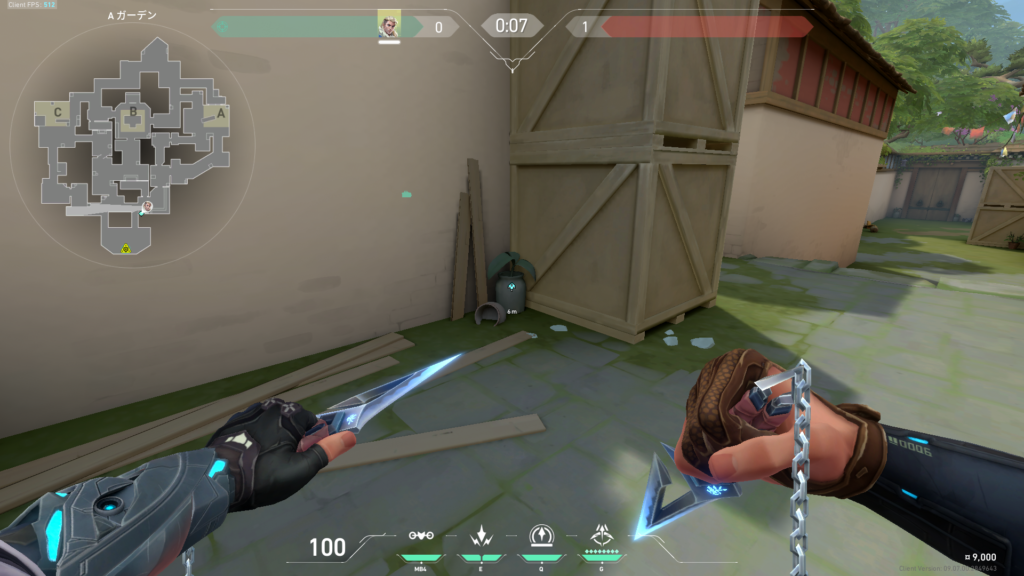Image resolution: width=1024 pixels, height=576 pixels.
Task: Click the Jett agent portrait in scorebar
Action: [388, 25]
